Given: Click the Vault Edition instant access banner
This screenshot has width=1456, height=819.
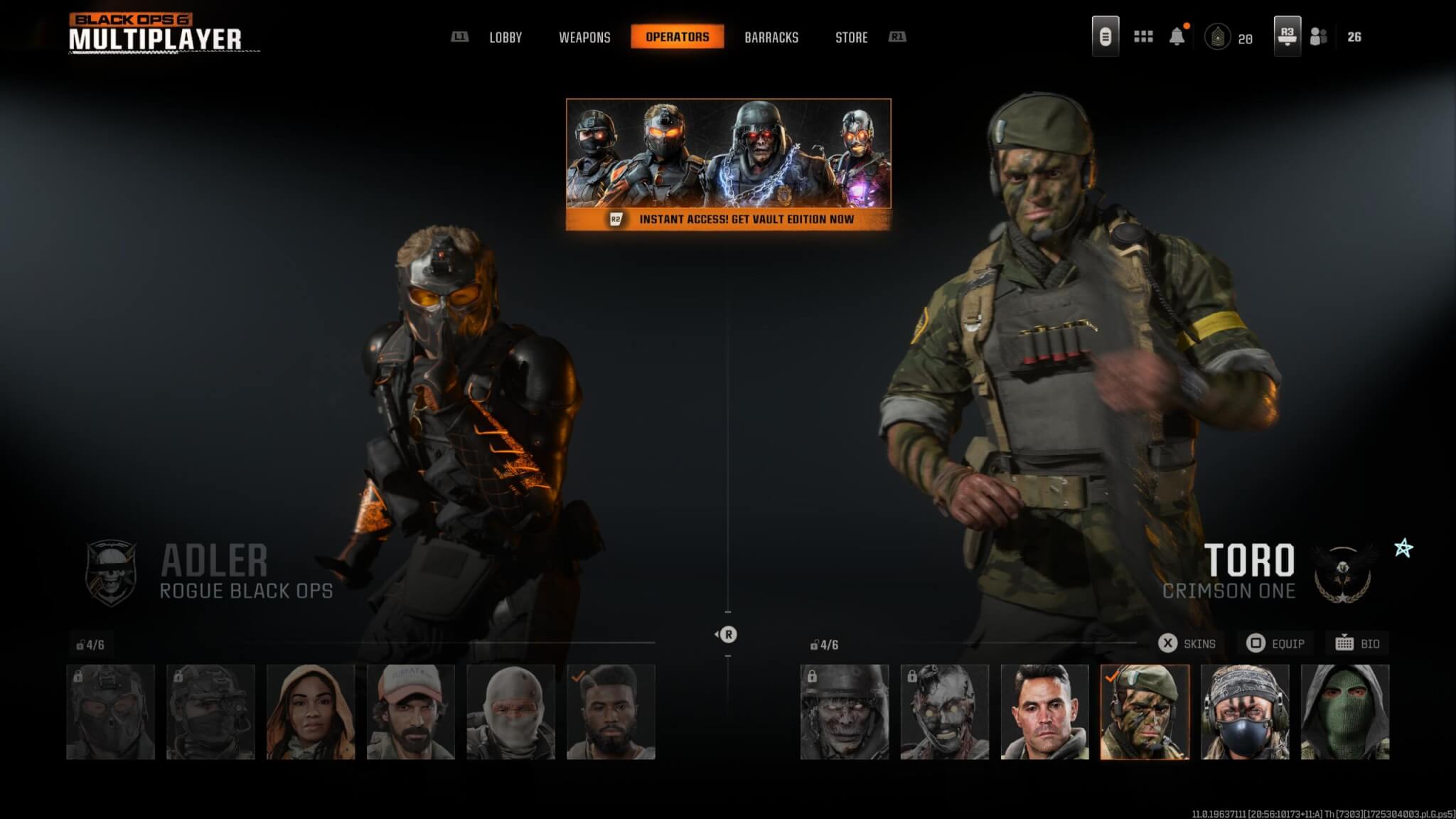Looking at the screenshot, I should click(x=728, y=164).
